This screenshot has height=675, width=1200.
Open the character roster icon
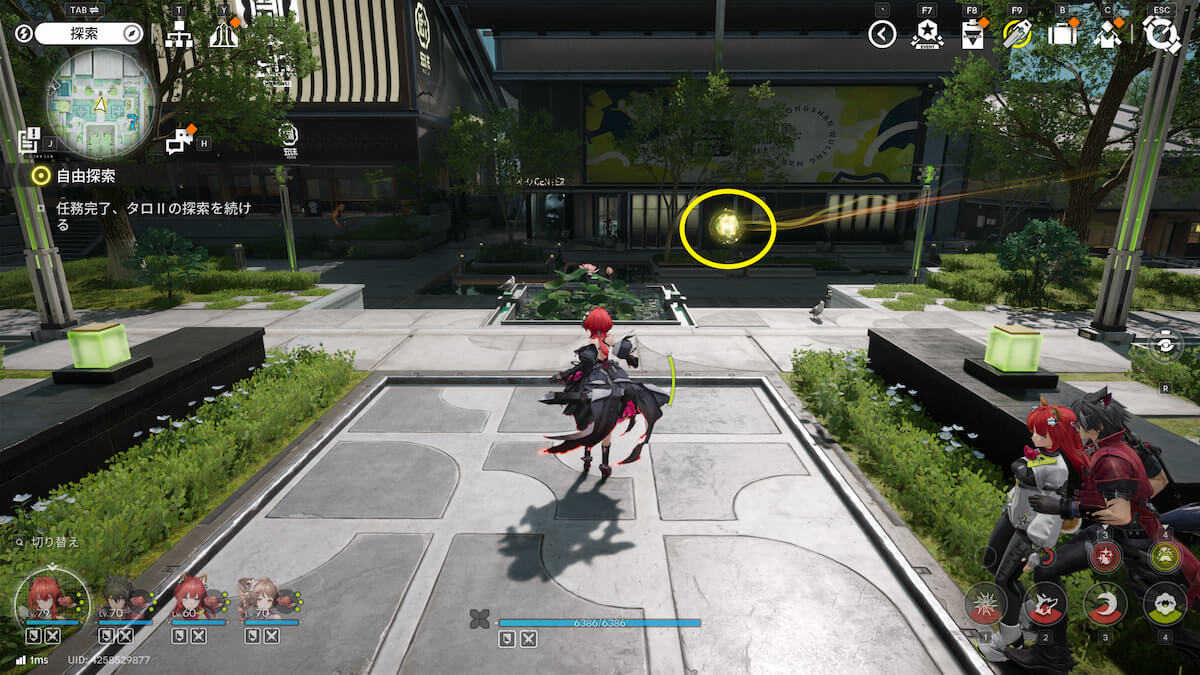(1108, 35)
